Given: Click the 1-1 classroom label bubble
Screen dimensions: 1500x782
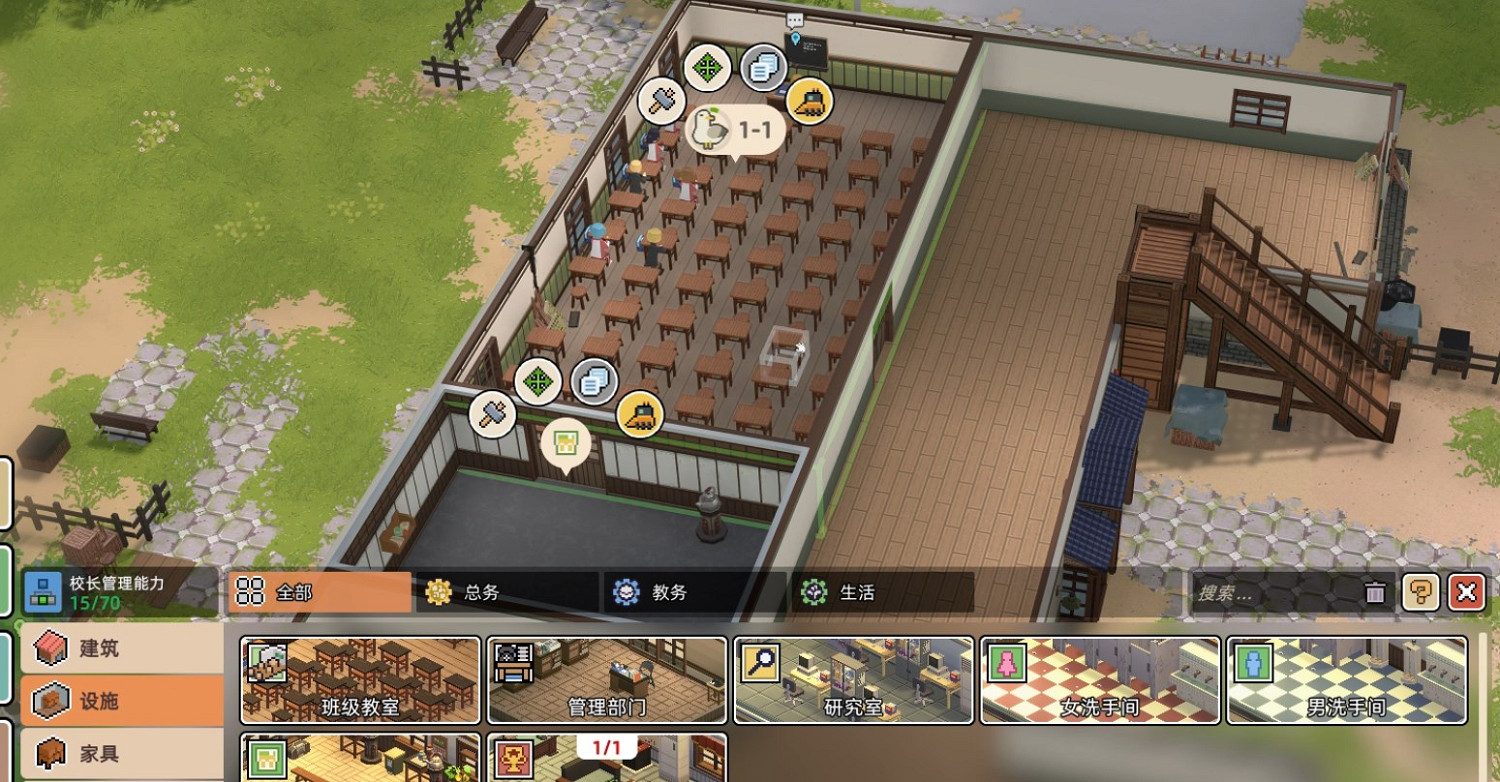Looking at the screenshot, I should coord(733,129).
